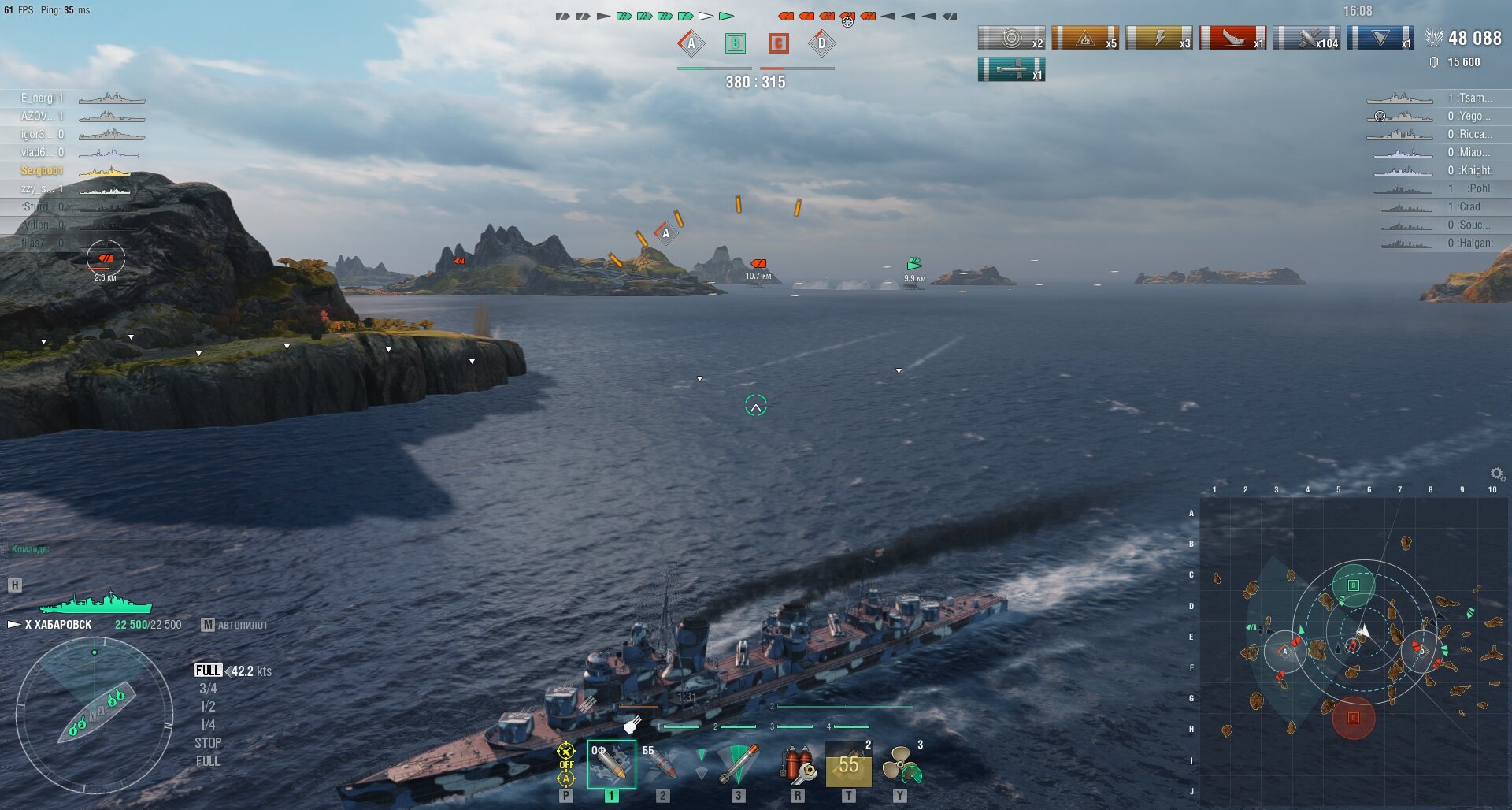Switch to ББ armor-piercing shells
The height and width of the screenshot is (810, 1512).
point(661,764)
